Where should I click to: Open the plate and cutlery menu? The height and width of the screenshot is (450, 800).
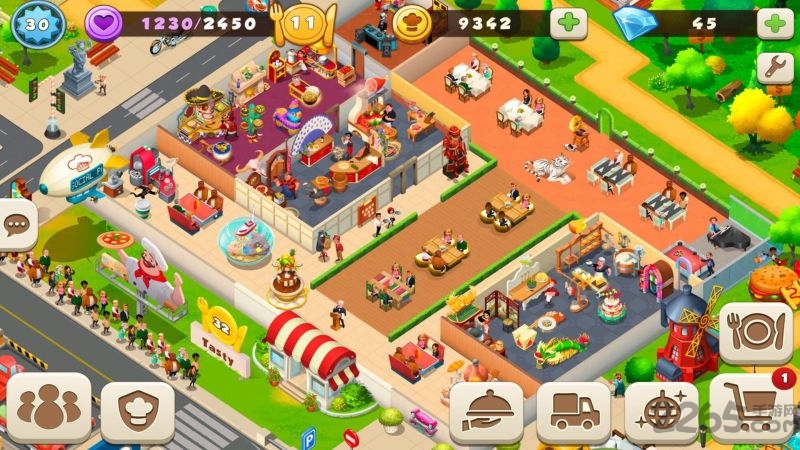755,333
